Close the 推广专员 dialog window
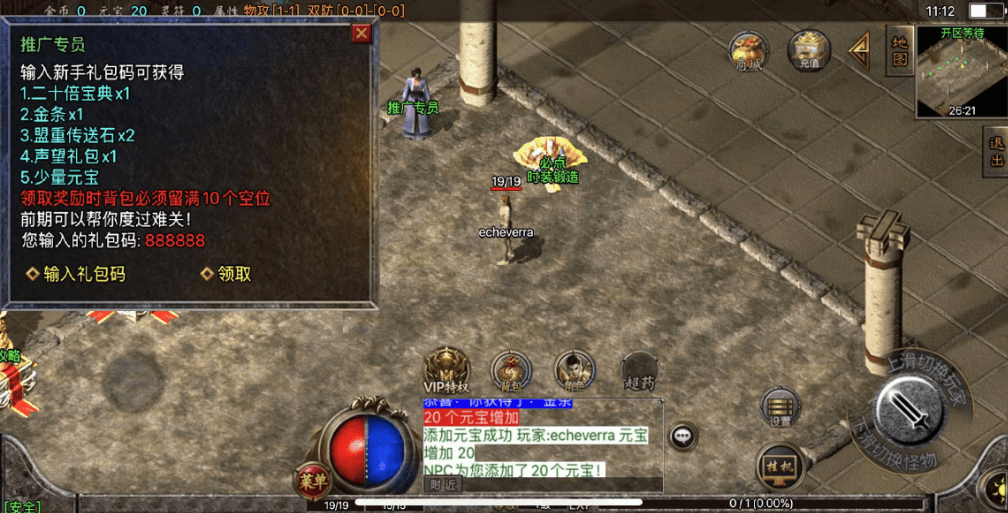 point(362,33)
